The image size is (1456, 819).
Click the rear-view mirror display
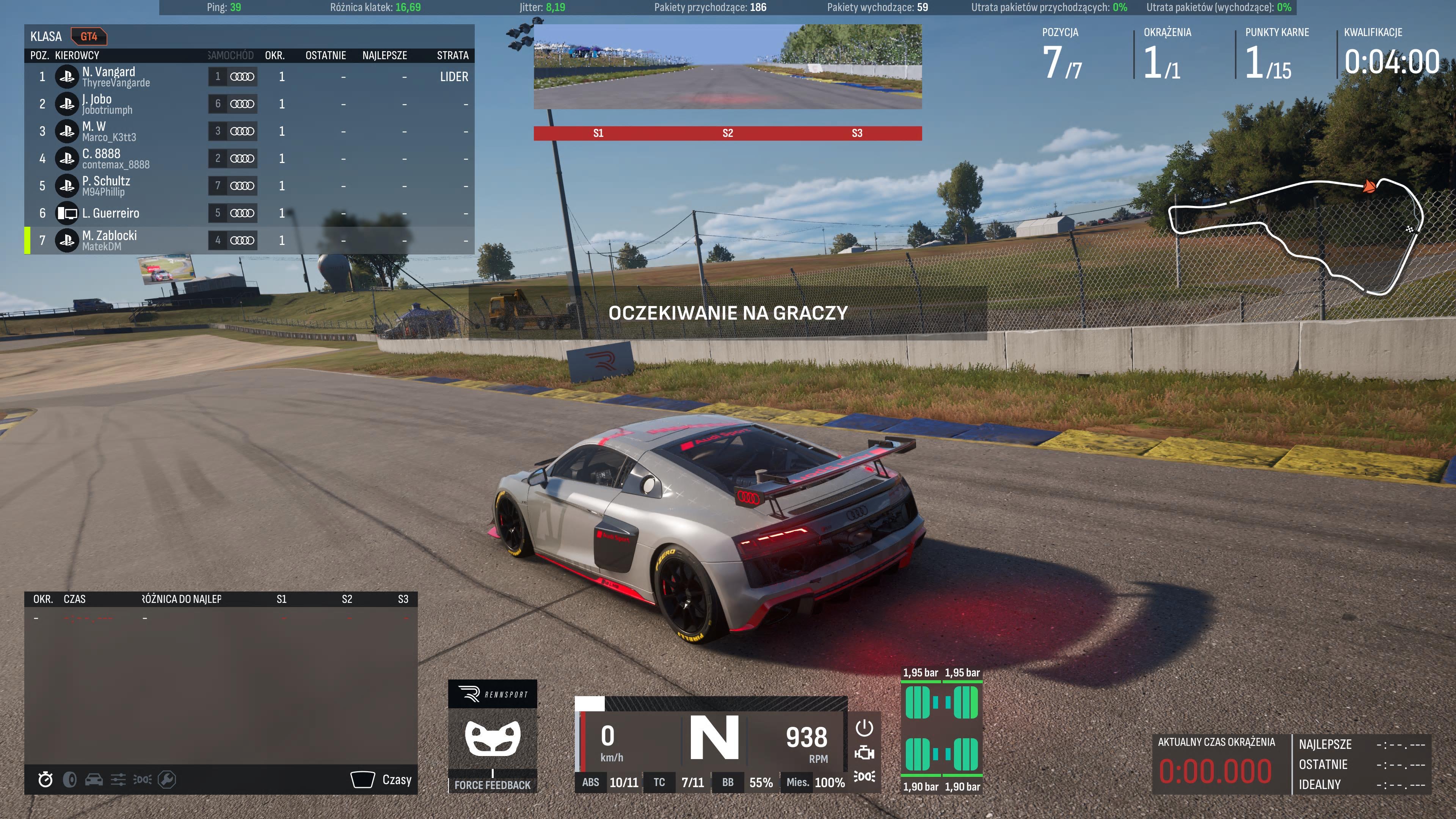pyautogui.click(x=728, y=66)
